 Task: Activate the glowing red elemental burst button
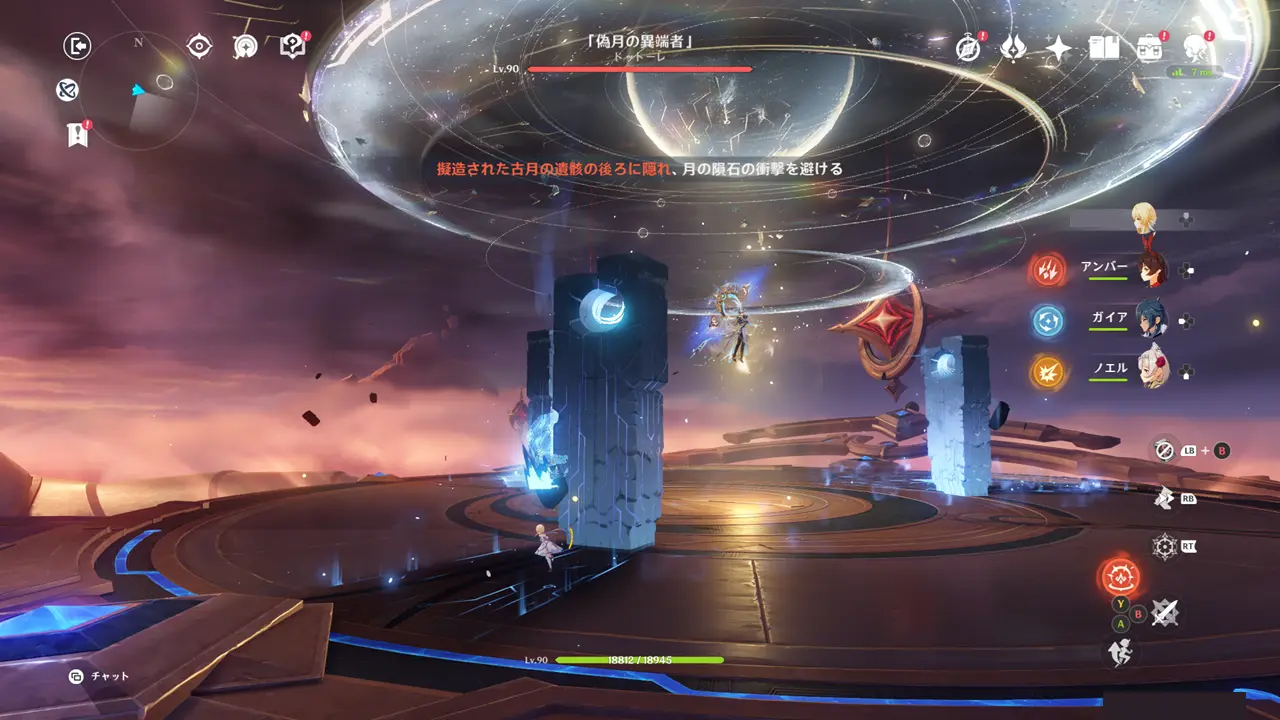click(1118, 577)
